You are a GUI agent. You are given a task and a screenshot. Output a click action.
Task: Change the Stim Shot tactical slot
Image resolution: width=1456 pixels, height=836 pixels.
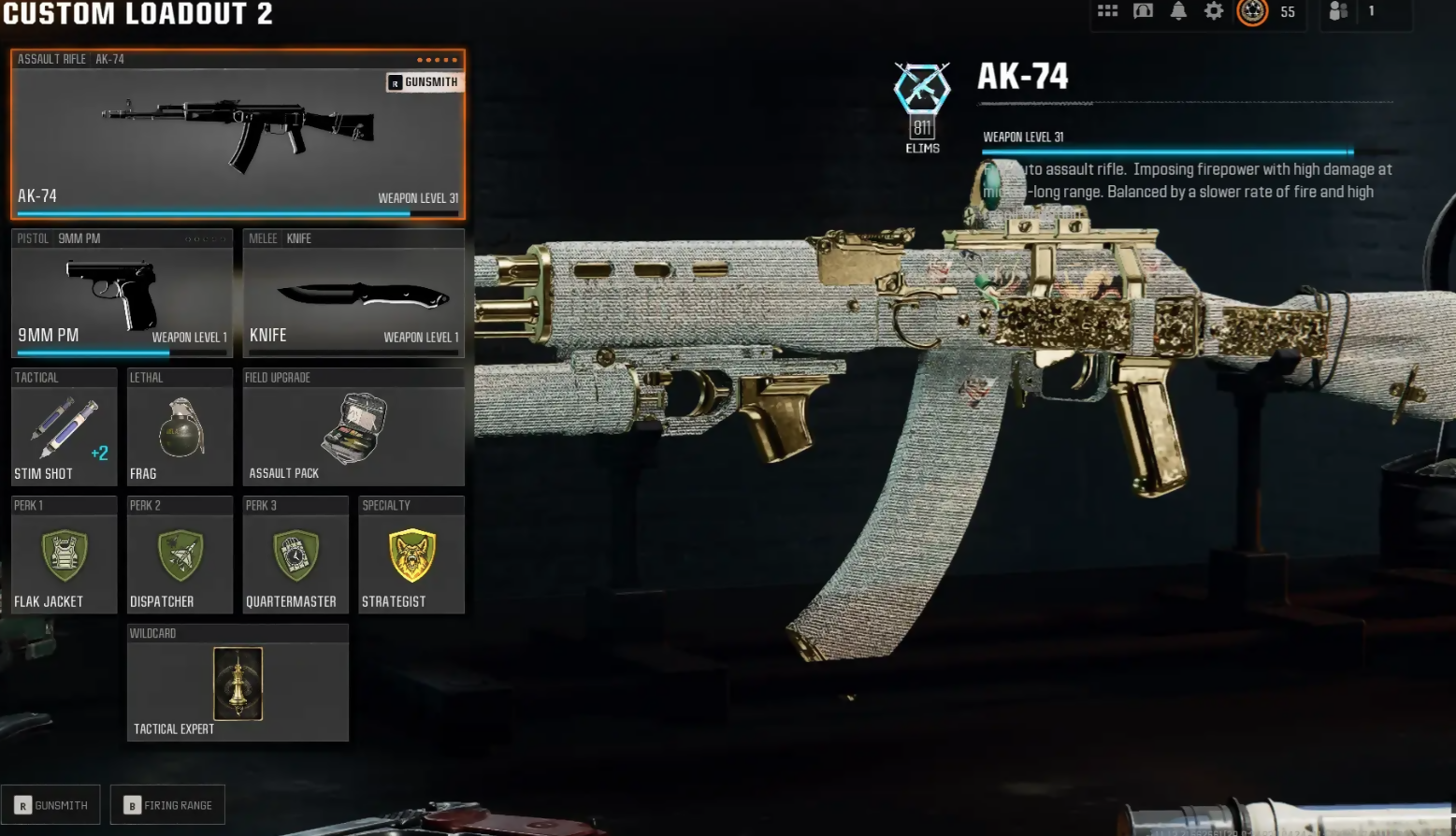64,427
